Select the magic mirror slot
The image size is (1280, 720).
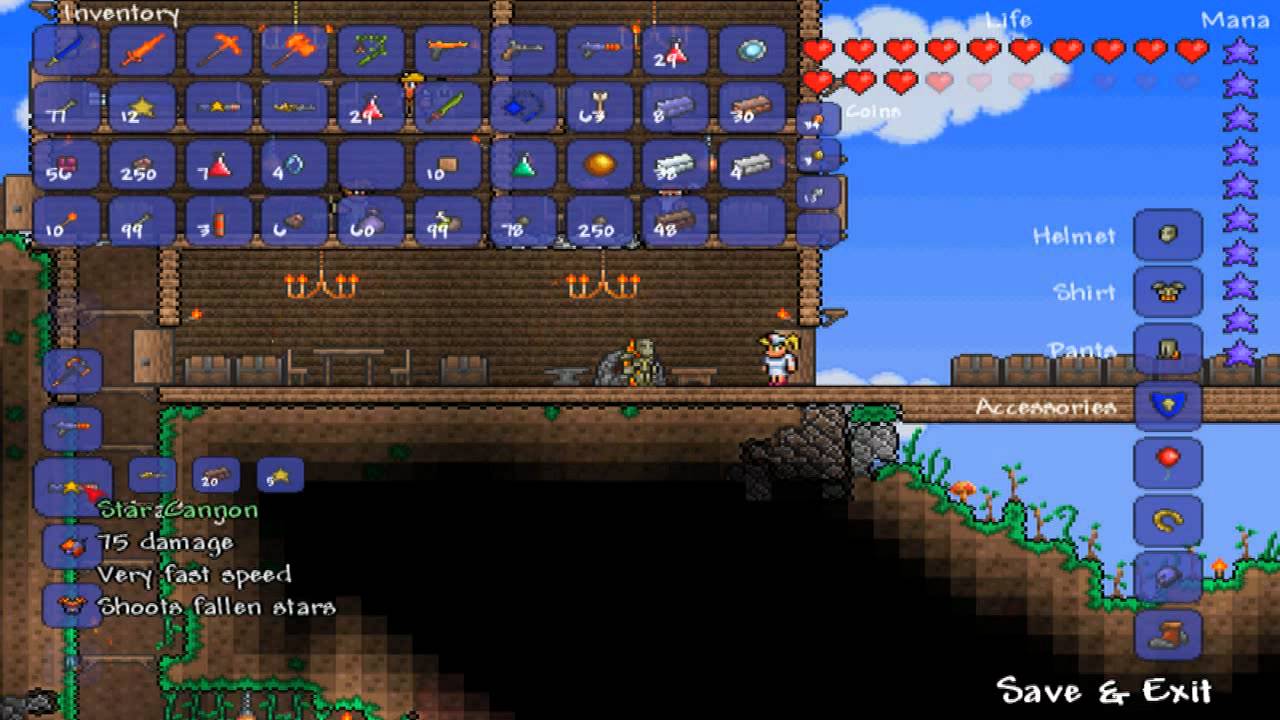pyautogui.click(x=752, y=50)
